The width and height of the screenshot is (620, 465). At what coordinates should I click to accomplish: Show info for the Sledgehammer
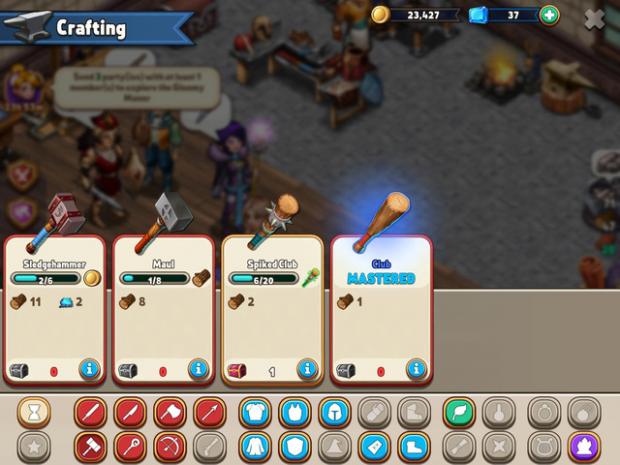pos(90,369)
